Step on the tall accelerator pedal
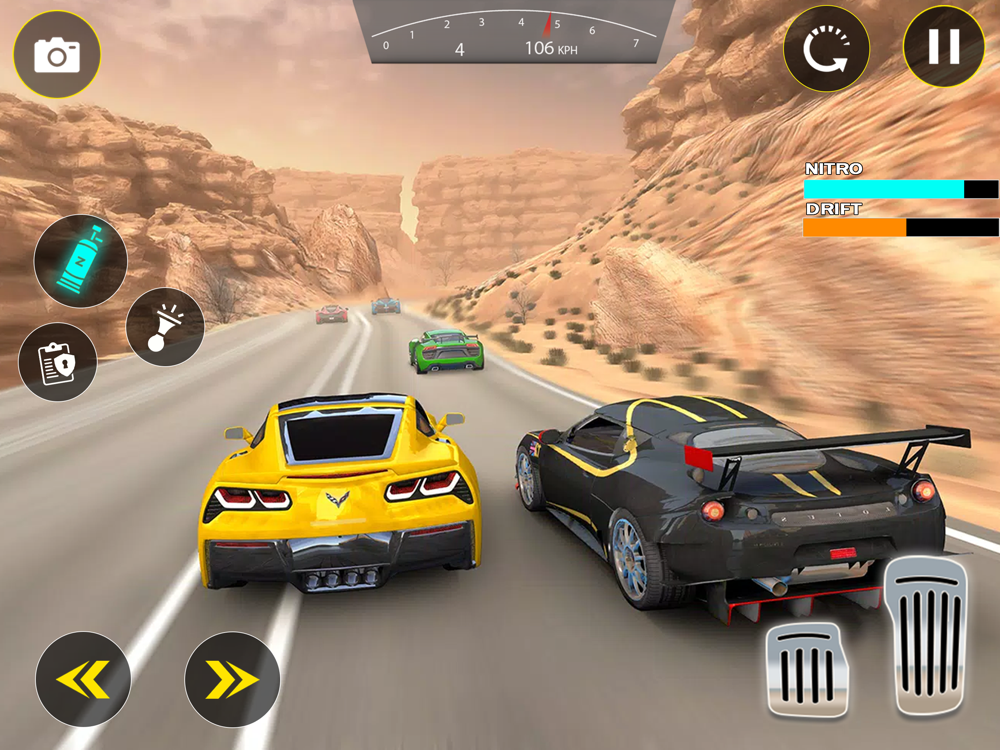 (927, 634)
